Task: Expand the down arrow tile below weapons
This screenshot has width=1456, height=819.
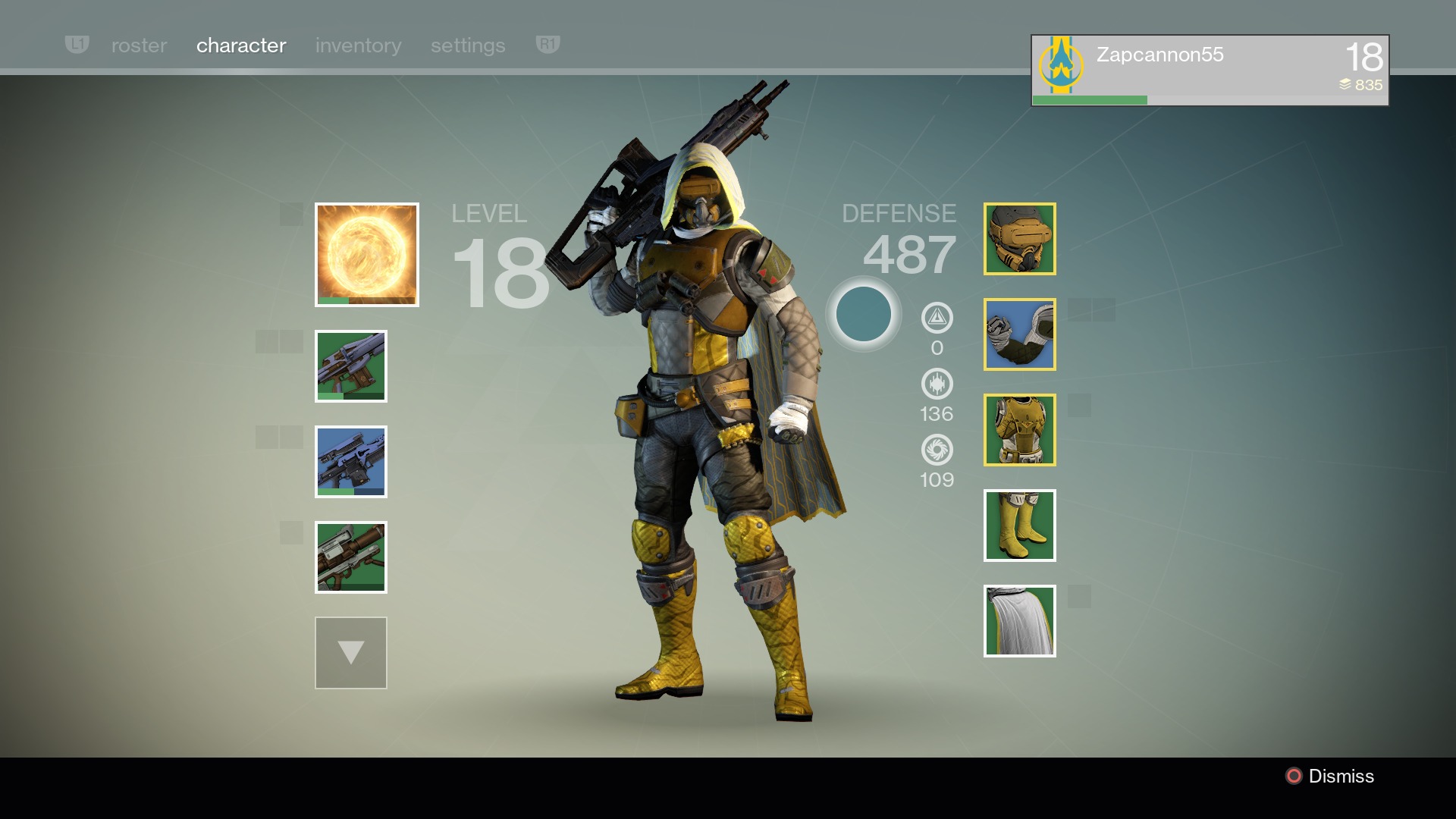Action: 351,653
